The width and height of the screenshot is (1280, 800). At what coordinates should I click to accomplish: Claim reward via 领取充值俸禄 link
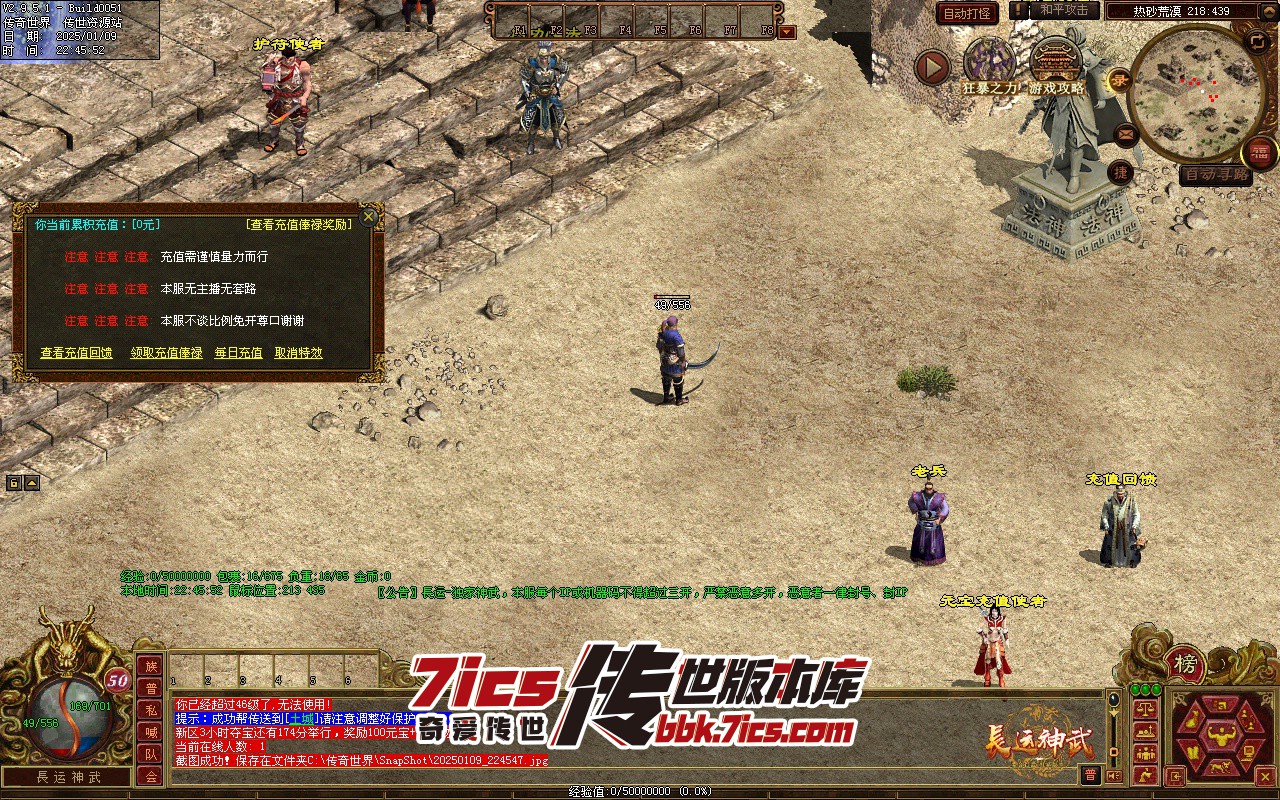(166, 353)
